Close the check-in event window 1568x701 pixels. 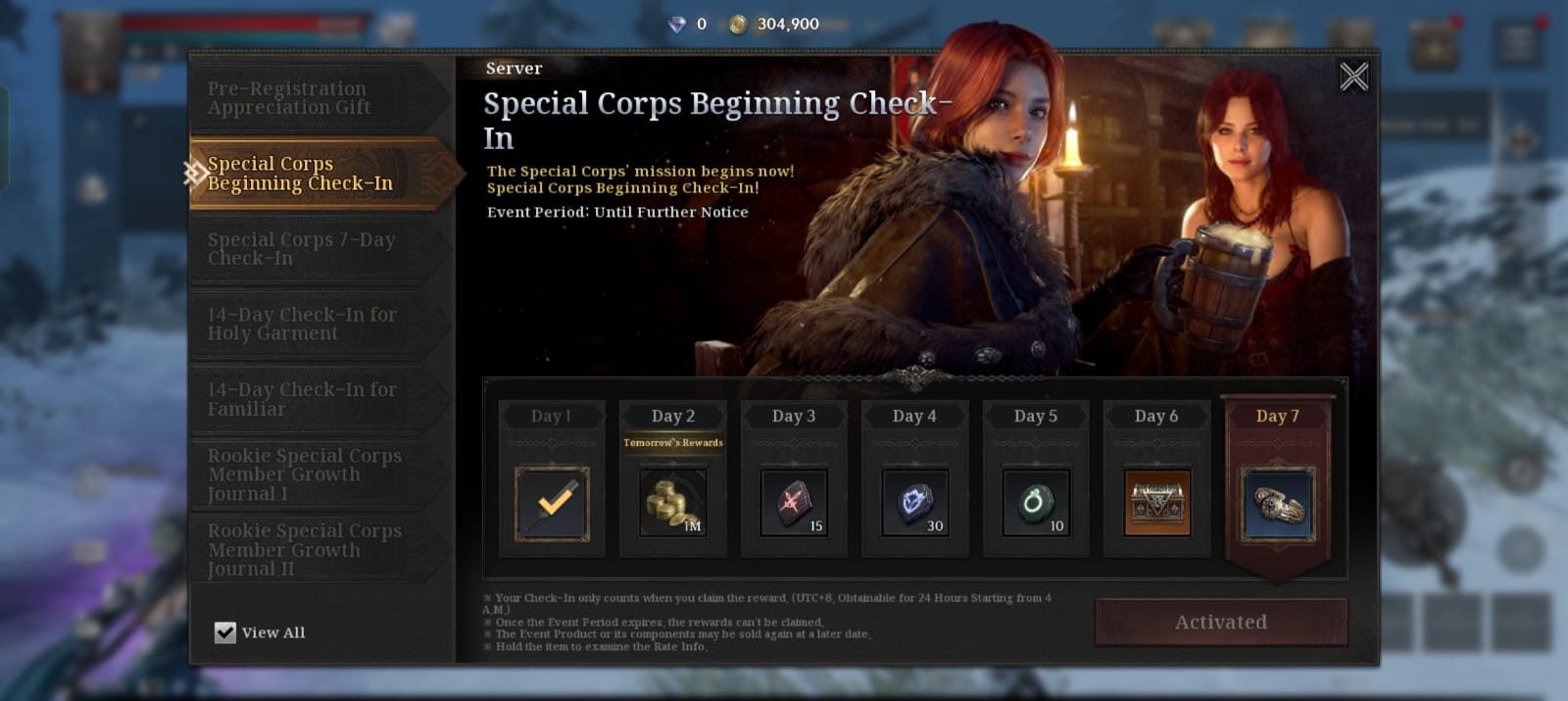1353,76
